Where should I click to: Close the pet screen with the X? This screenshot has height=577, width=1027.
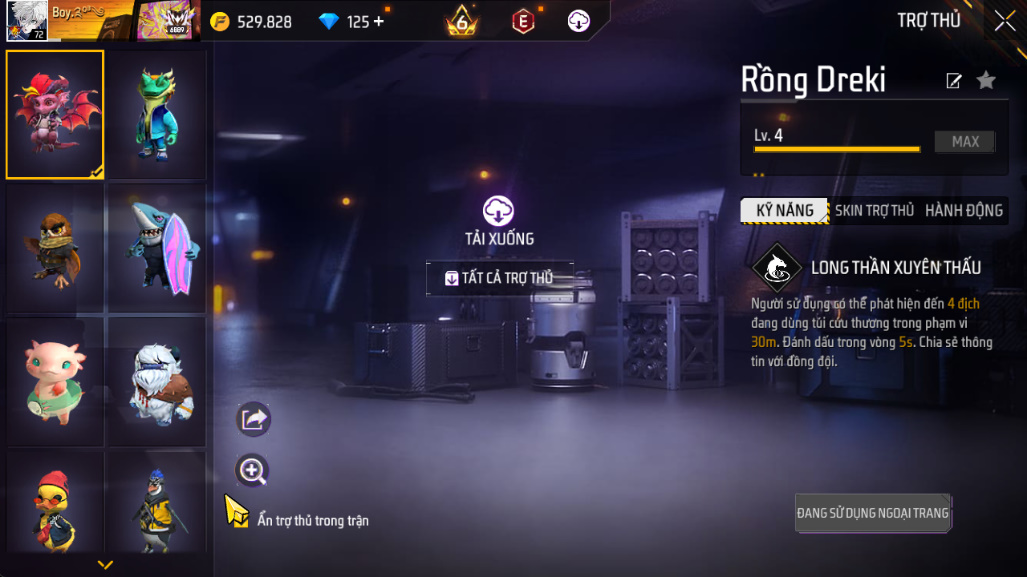[x=1004, y=21]
